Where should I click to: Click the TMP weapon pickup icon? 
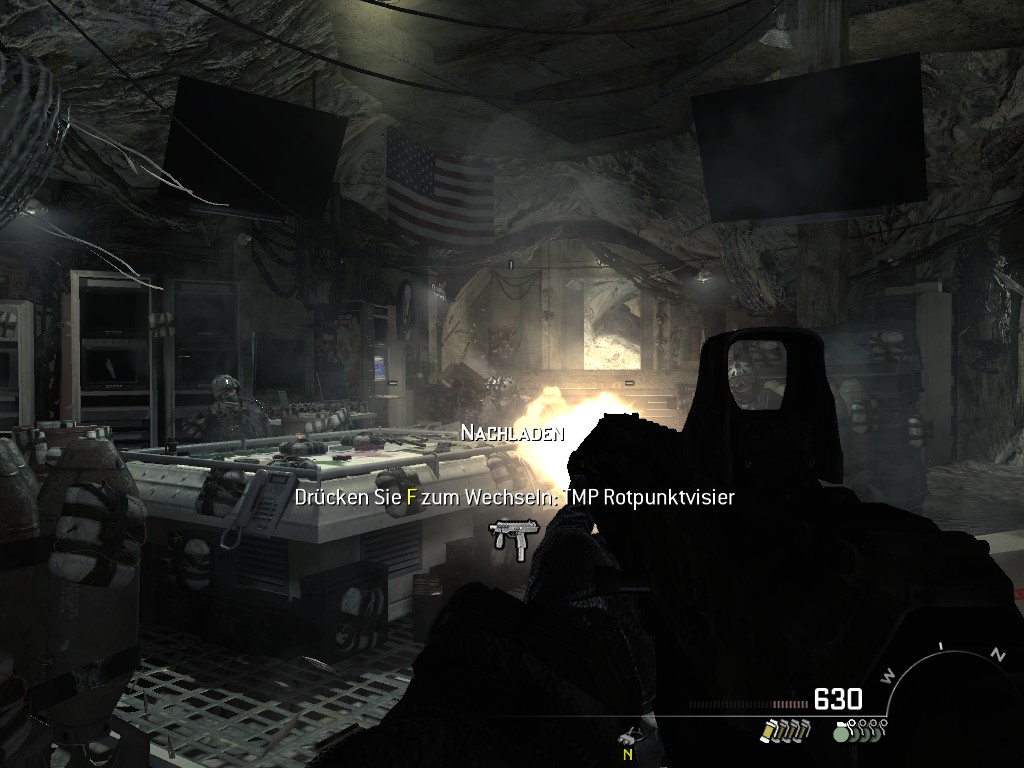[513, 537]
